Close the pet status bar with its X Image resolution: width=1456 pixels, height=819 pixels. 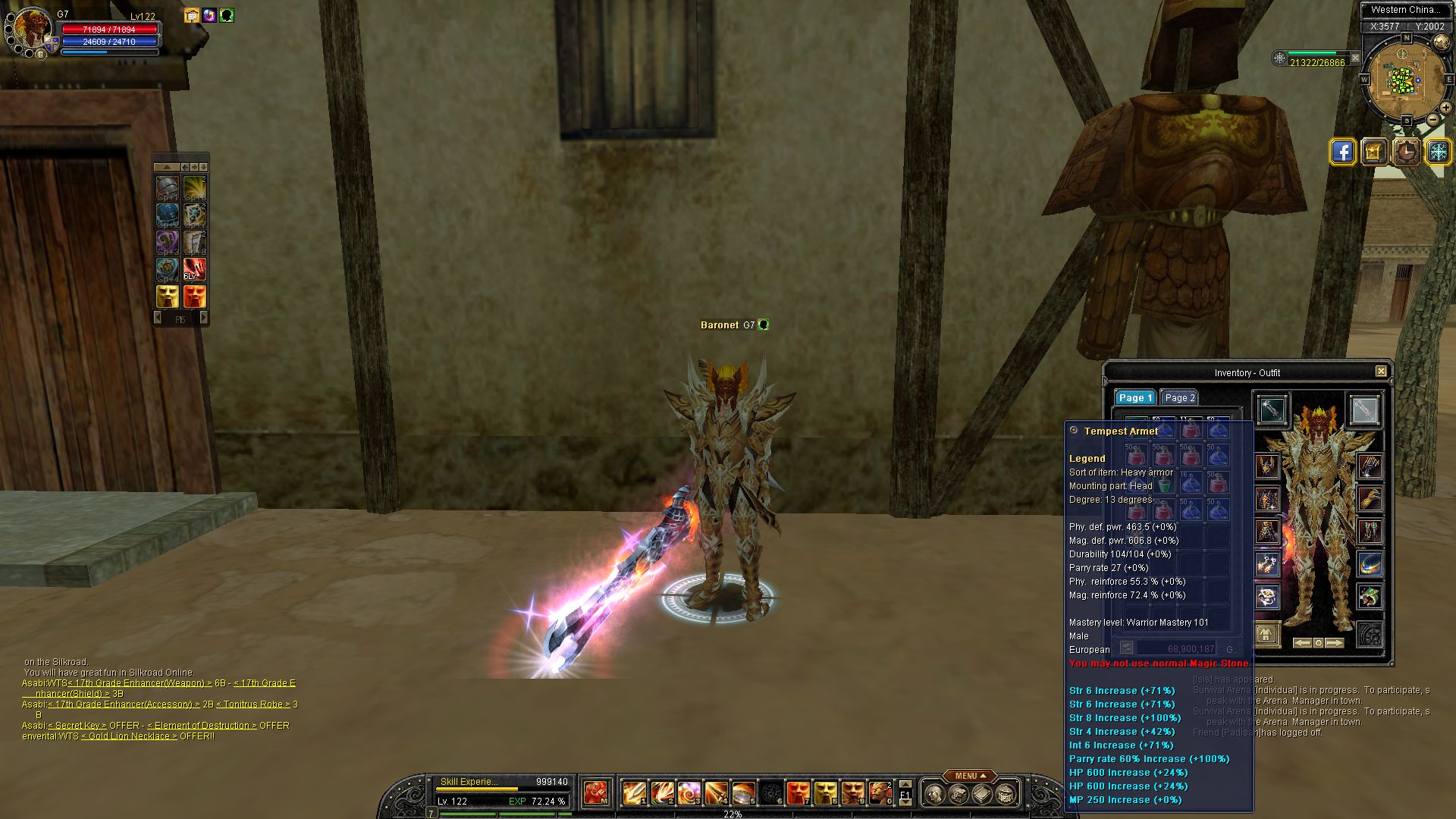click(x=1356, y=58)
